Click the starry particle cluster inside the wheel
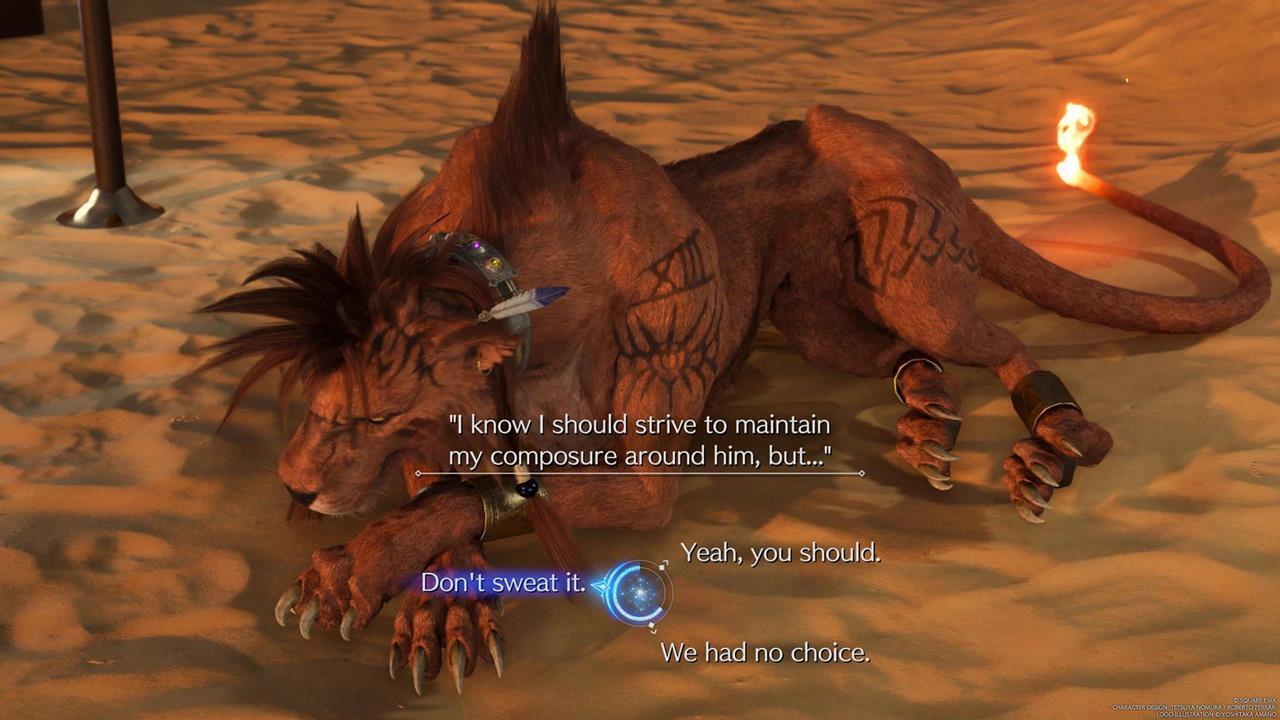Screen dimensions: 1280x720 pyautogui.click(x=638, y=590)
